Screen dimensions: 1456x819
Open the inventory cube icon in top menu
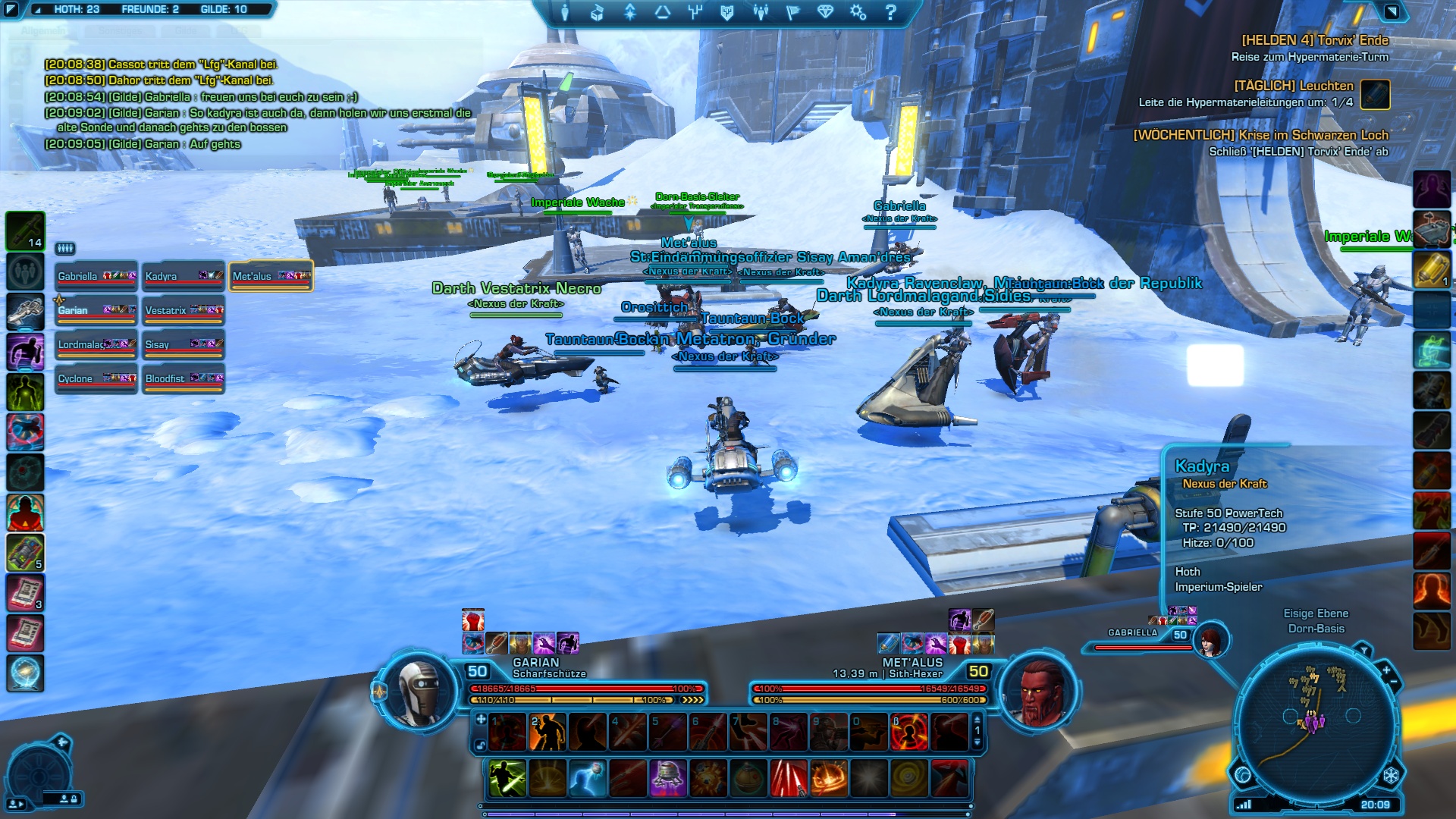[597, 12]
